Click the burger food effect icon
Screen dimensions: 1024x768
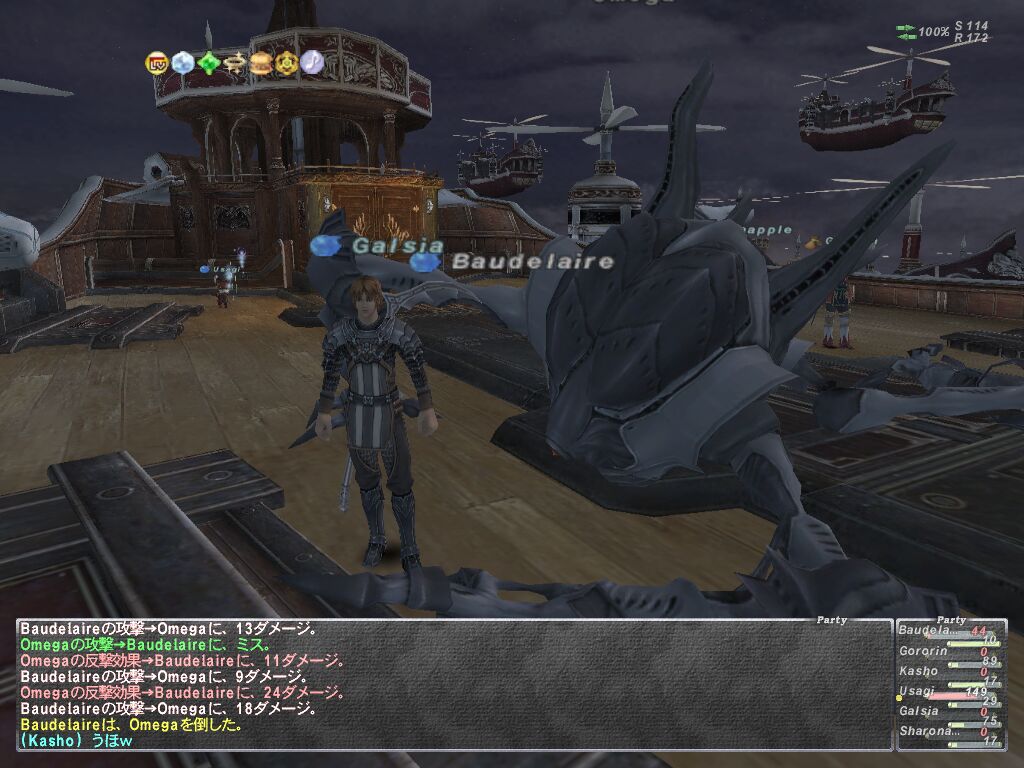point(260,63)
